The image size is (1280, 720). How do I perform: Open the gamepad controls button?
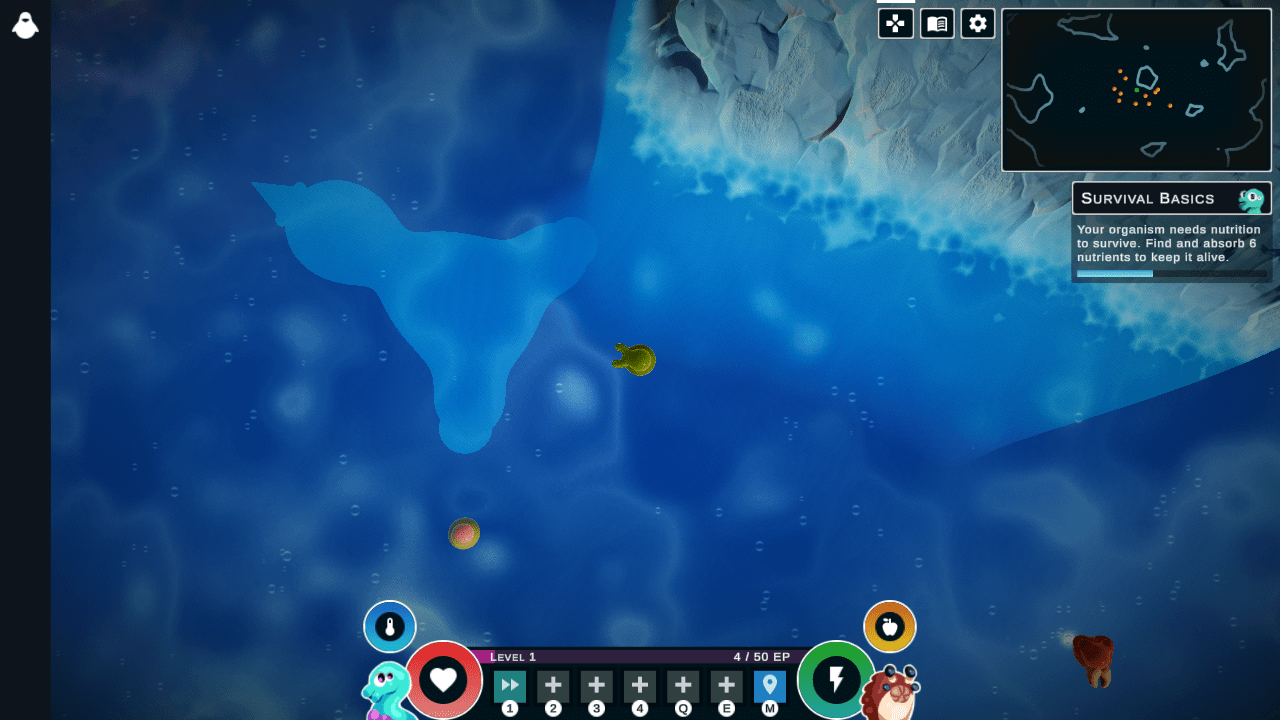[896, 24]
